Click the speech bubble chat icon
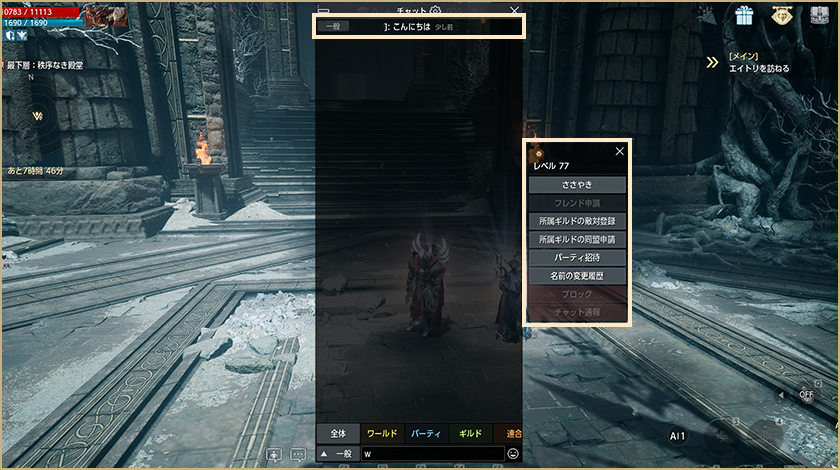The height and width of the screenshot is (470, 840). [298, 454]
